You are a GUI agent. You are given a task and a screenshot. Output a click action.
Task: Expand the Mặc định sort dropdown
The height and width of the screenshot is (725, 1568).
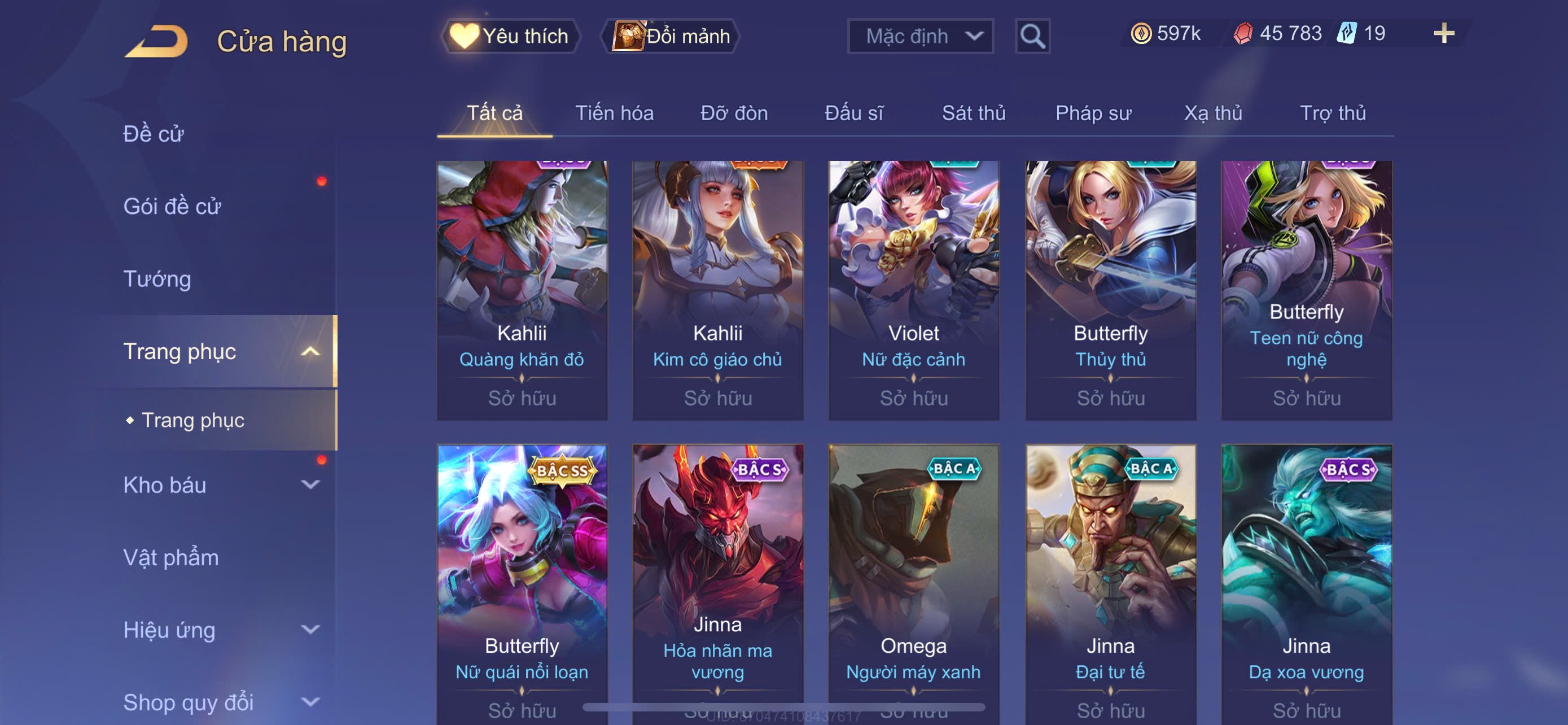[919, 37]
